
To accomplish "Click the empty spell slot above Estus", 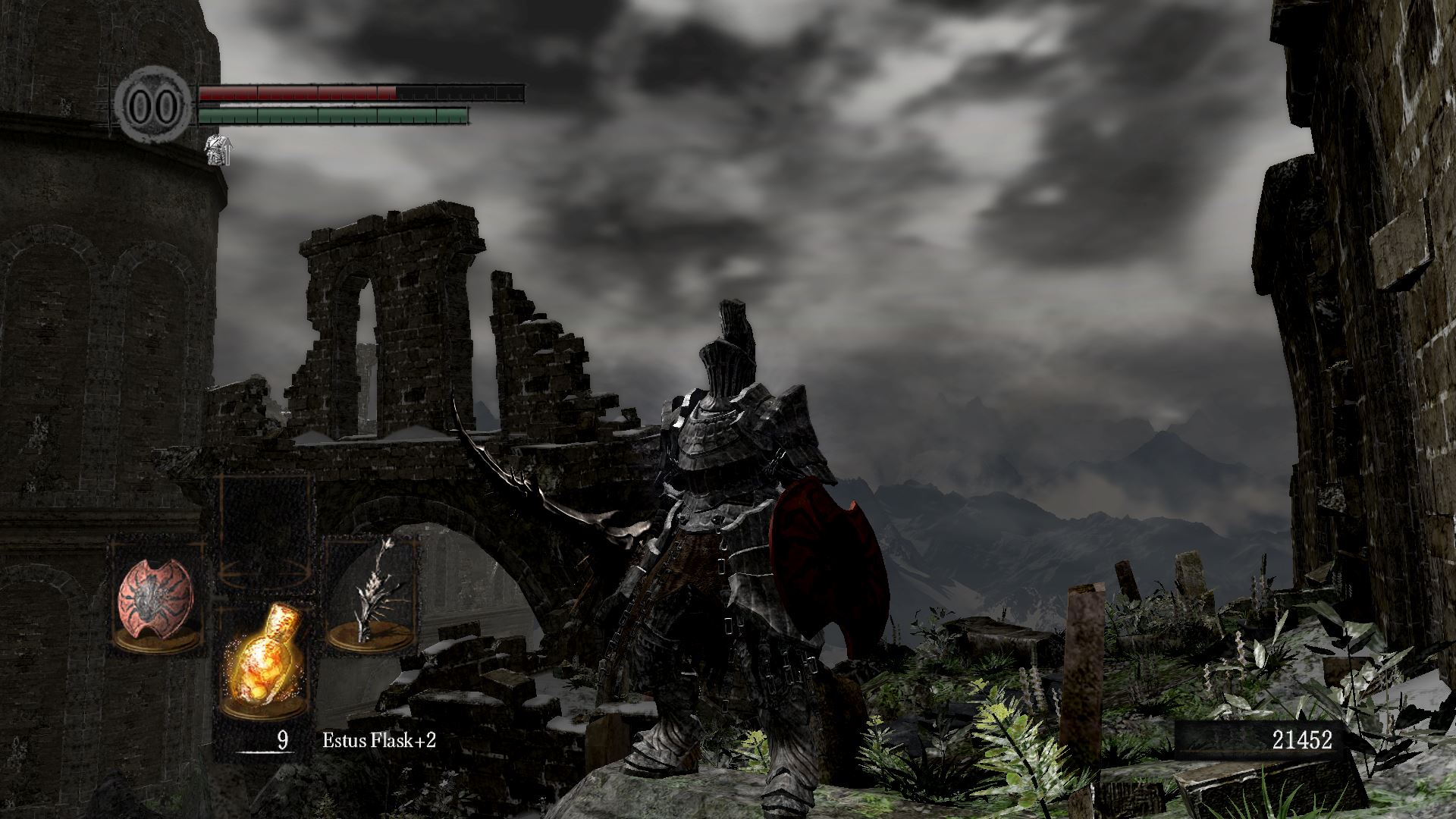I will (264, 531).
